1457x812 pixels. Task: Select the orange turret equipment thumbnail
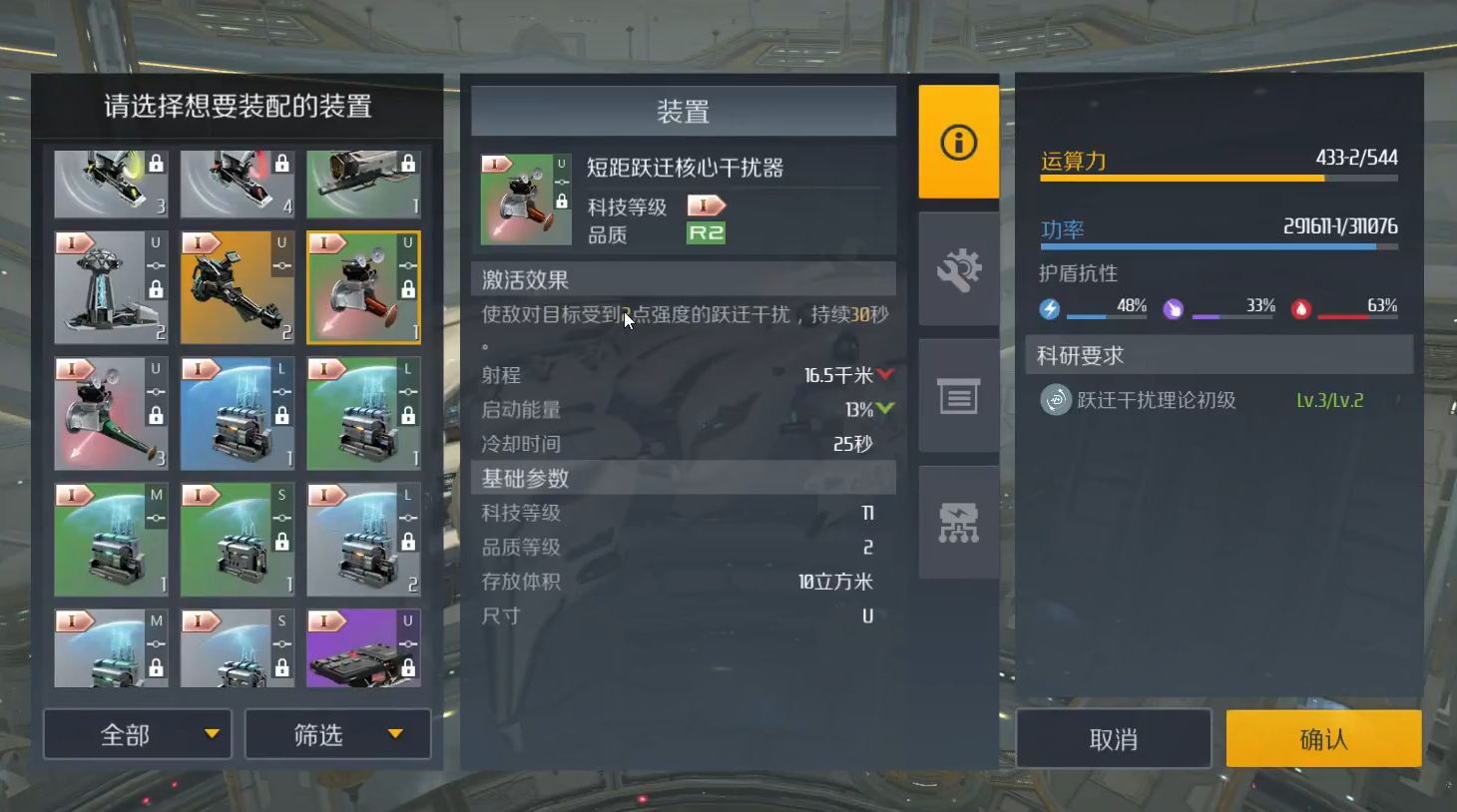[x=237, y=286]
